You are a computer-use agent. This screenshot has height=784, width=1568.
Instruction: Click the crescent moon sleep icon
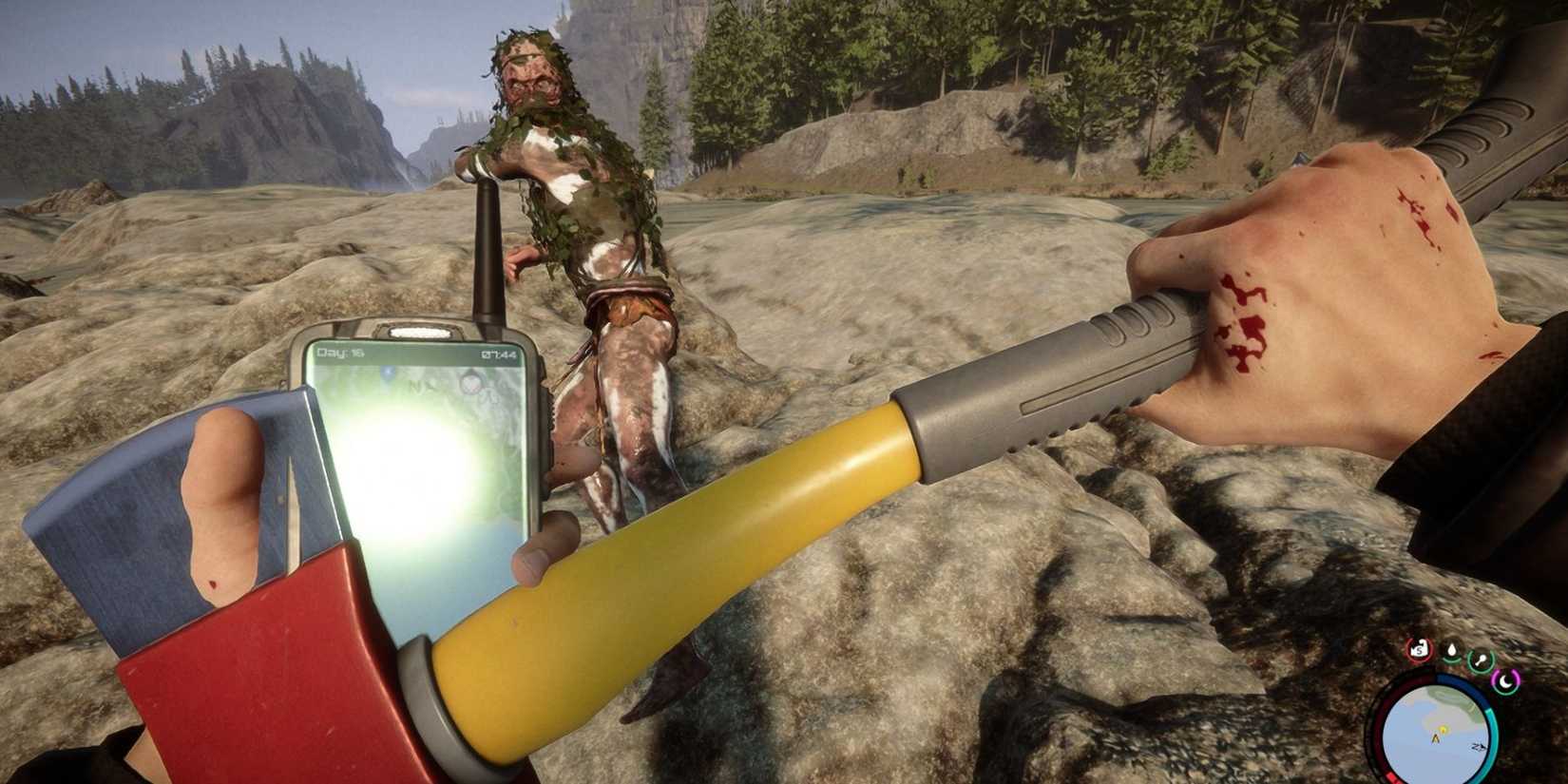tap(1505, 682)
